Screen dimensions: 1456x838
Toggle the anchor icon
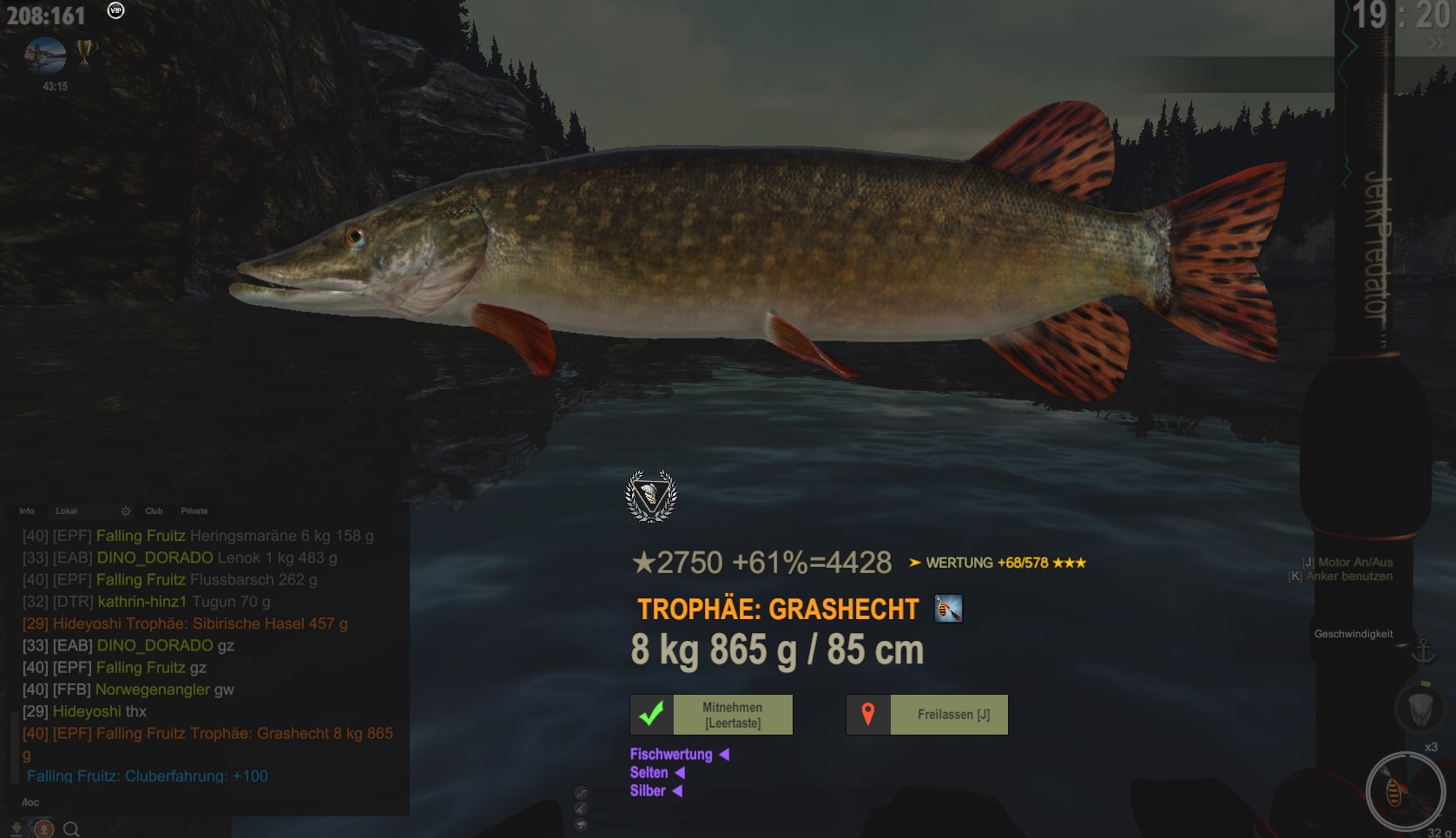pos(1423,650)
